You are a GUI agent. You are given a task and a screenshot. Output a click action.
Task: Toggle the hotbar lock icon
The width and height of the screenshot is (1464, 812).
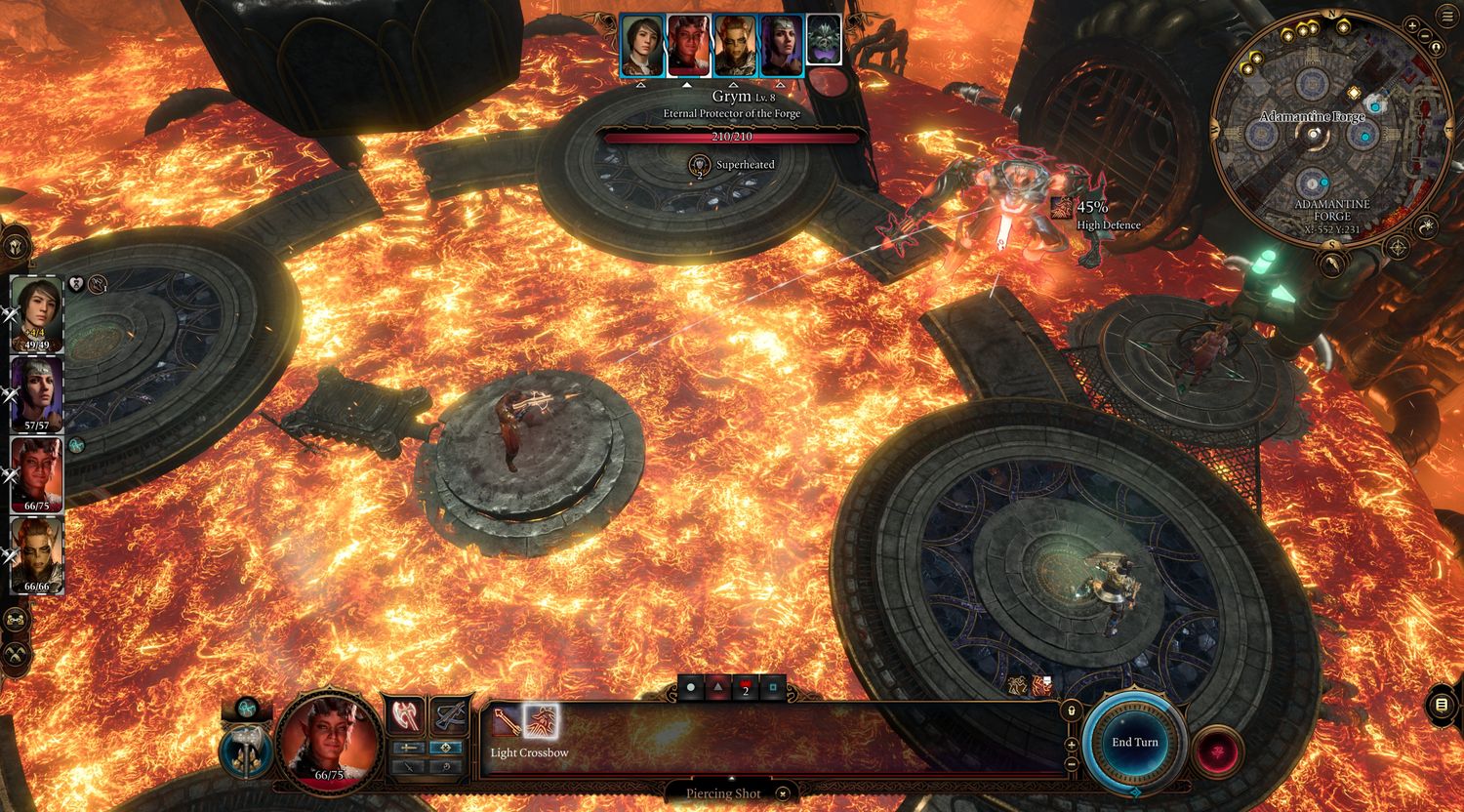pyautogui.click(x=1072, y=710)
